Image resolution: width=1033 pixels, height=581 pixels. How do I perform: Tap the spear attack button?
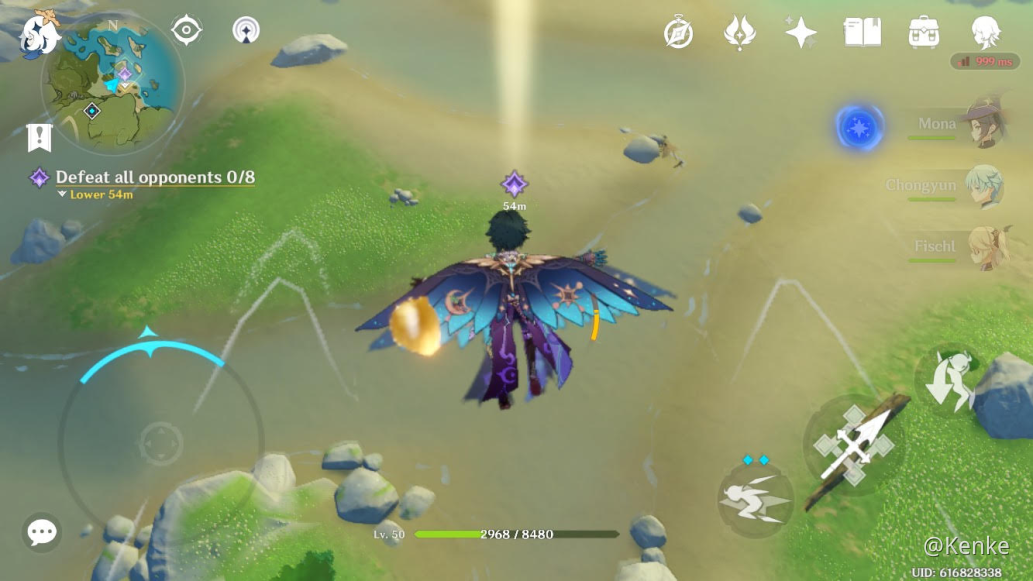tap(854, 445)
